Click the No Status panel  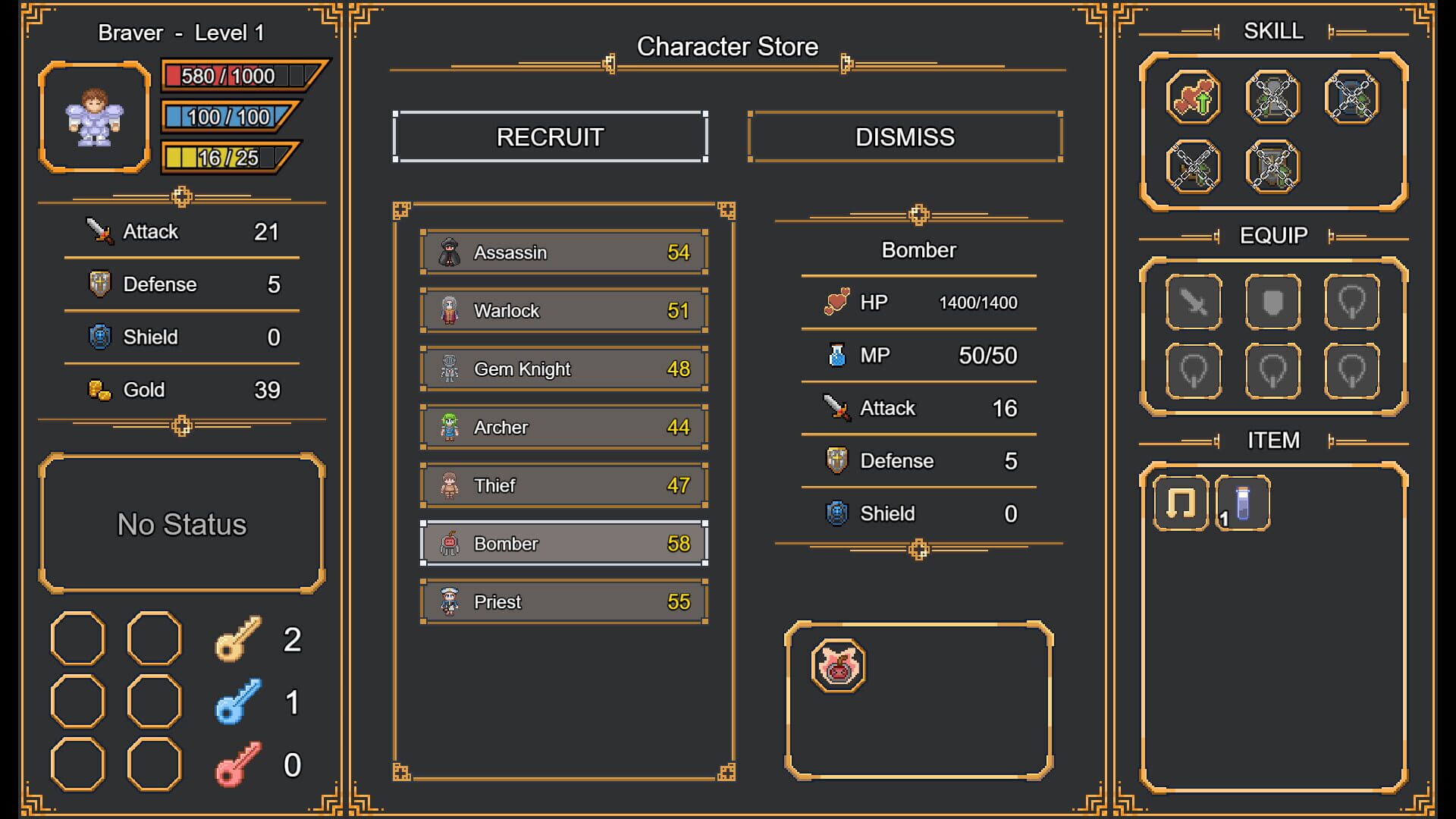[x=180, y=523]
